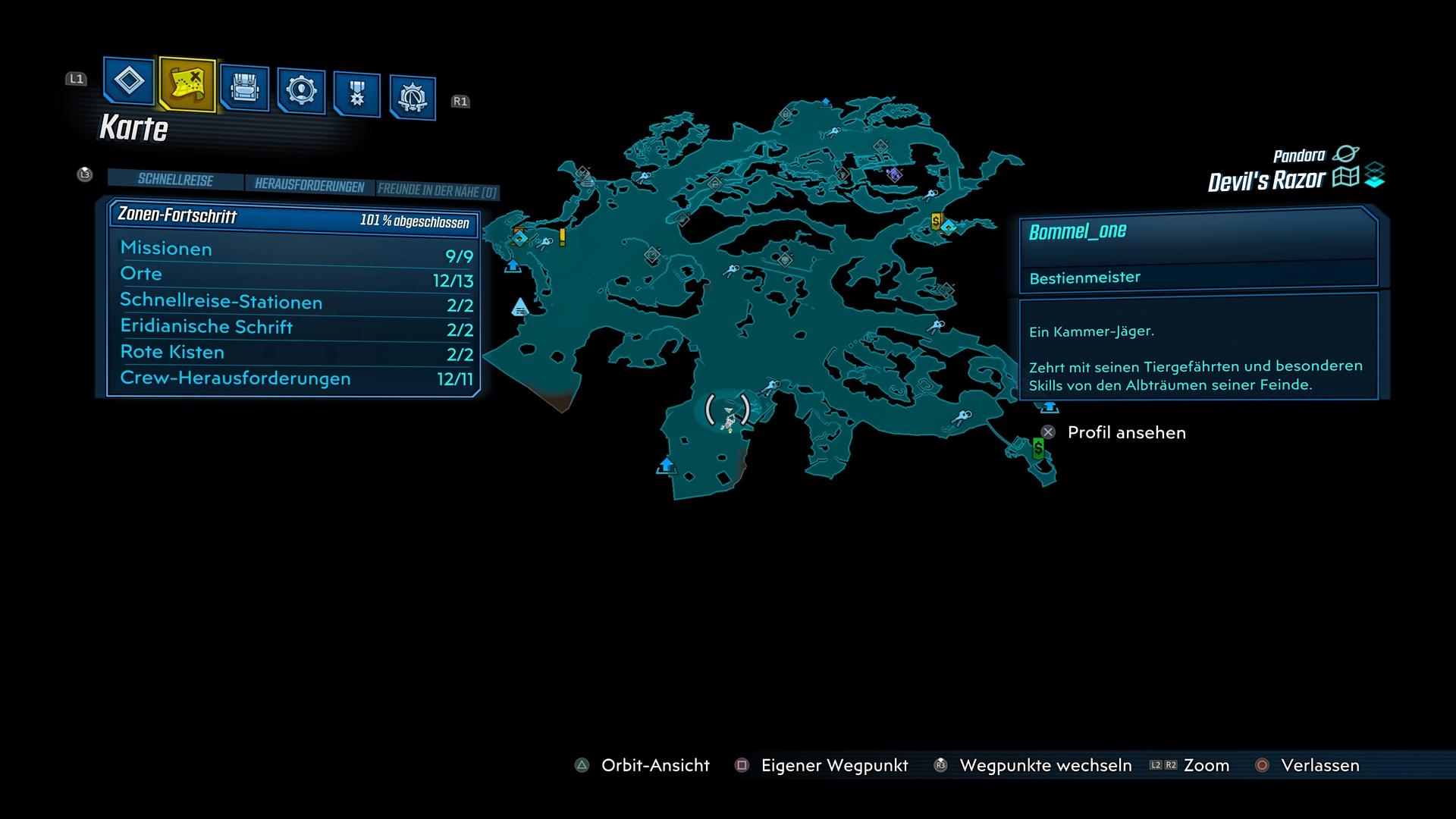Select the Missionen progress row
Screen dimensions: 1456x819
click(x=296, y=251)
